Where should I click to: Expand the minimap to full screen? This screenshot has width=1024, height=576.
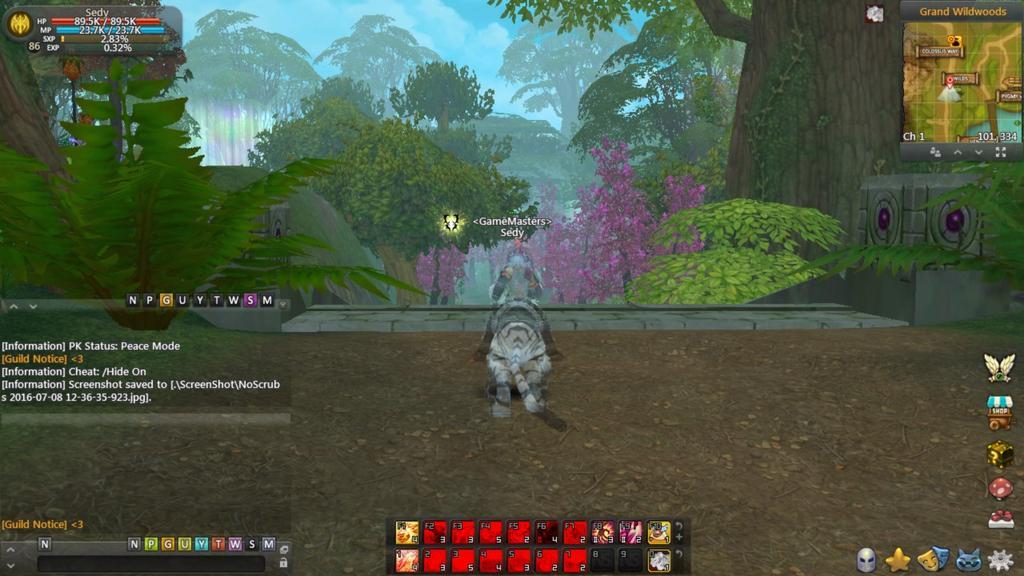tap(1001, 152)
